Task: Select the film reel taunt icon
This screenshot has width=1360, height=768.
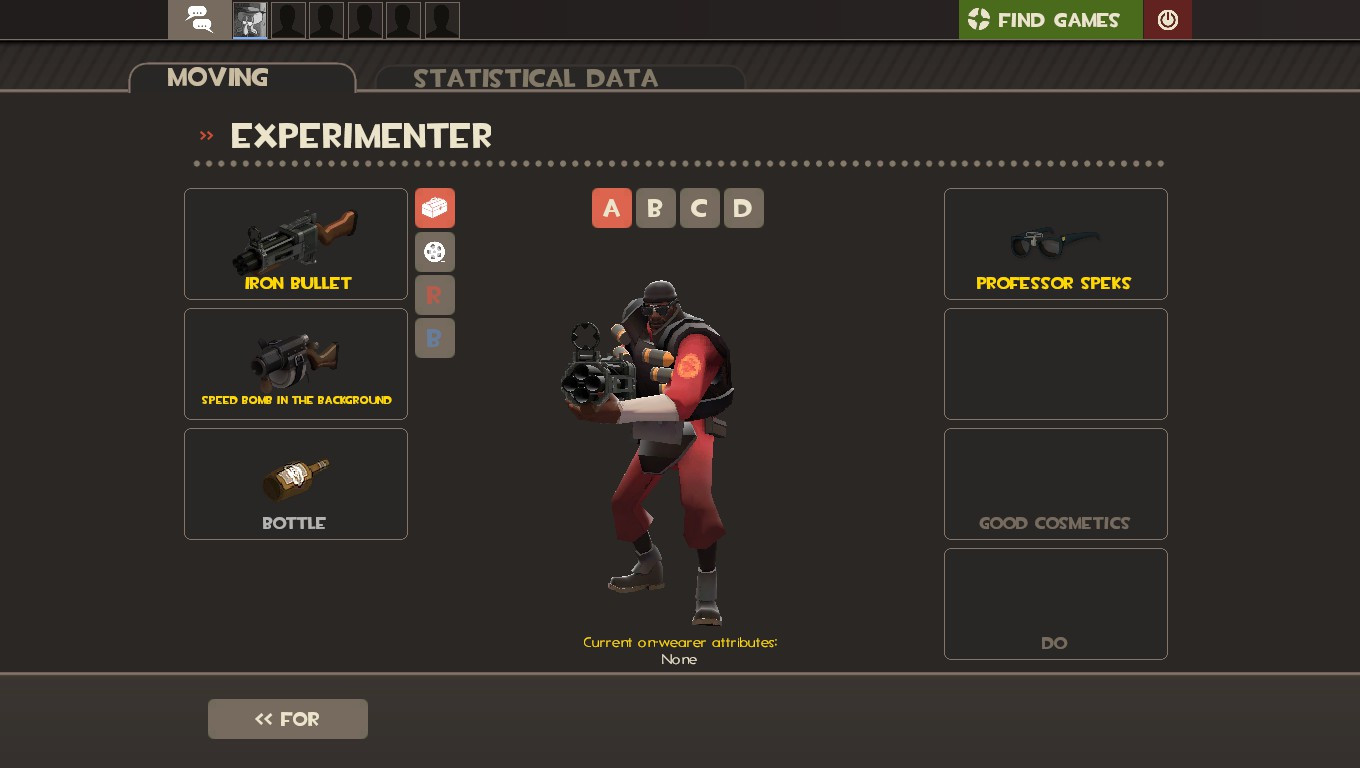Action: (x=435, y=252)
